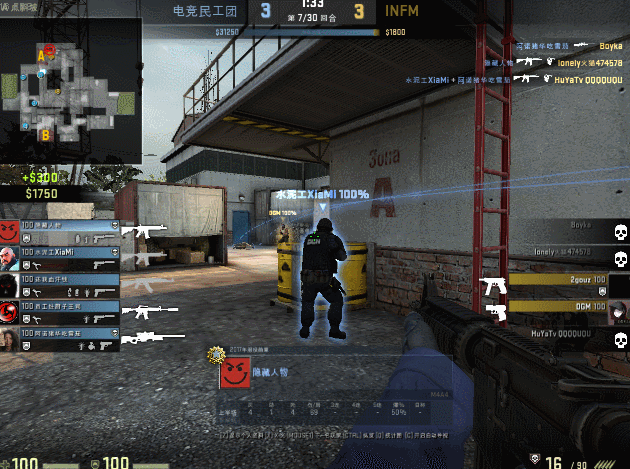Viewport: 630px width, 469px height.
Task: Spectate player 2gouz
Action: [x=560, y=284]
